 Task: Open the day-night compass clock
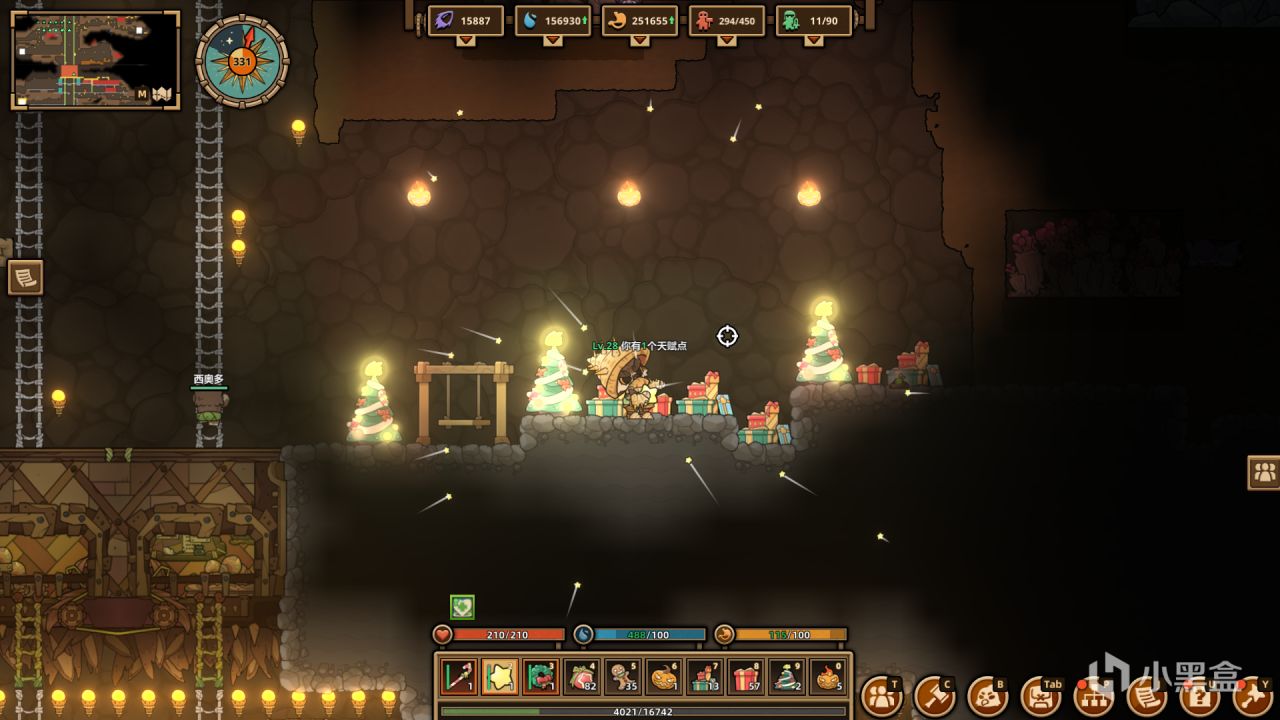(242, 61)
